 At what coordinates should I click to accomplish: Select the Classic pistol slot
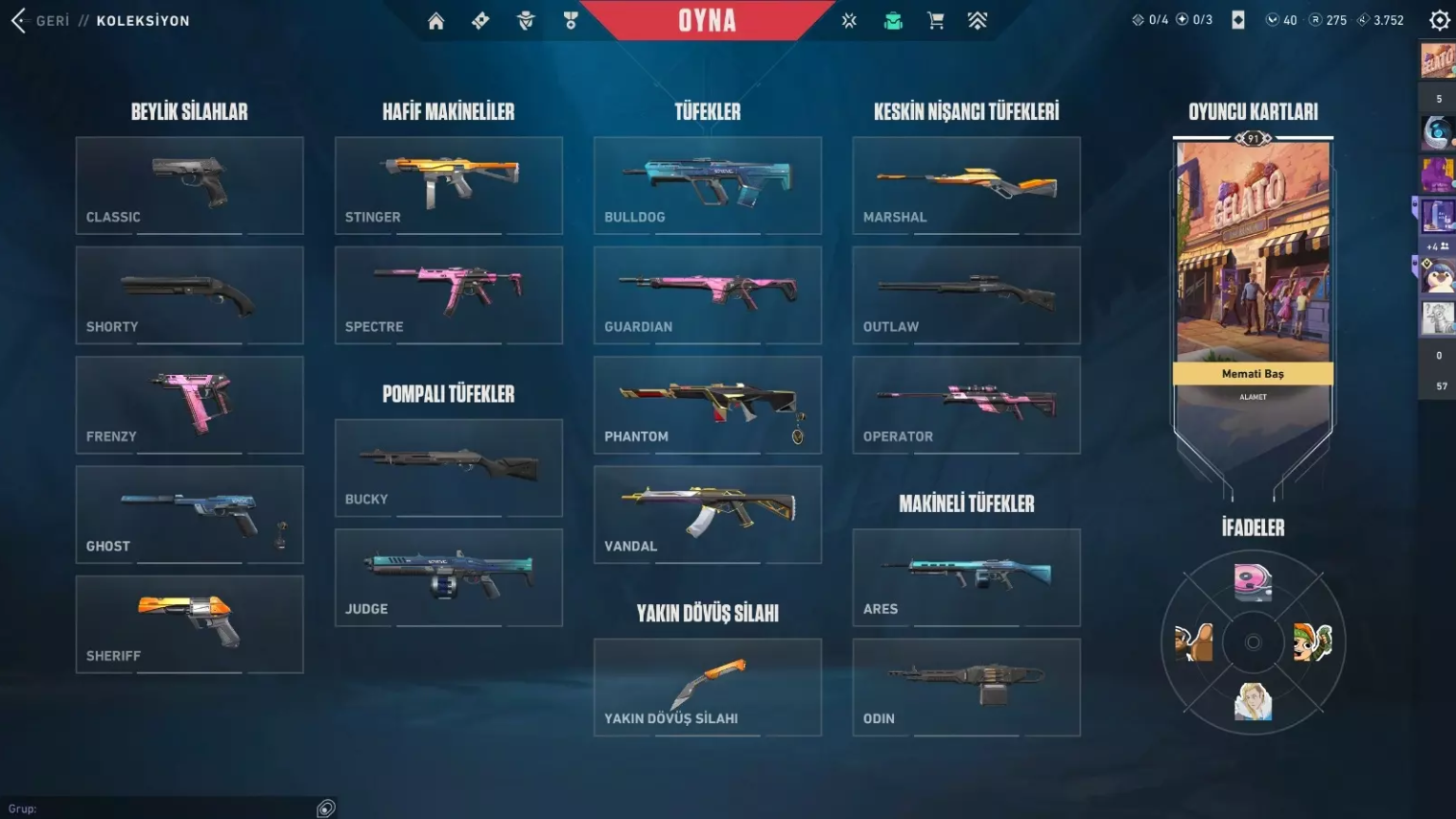(x=189, y=185)
